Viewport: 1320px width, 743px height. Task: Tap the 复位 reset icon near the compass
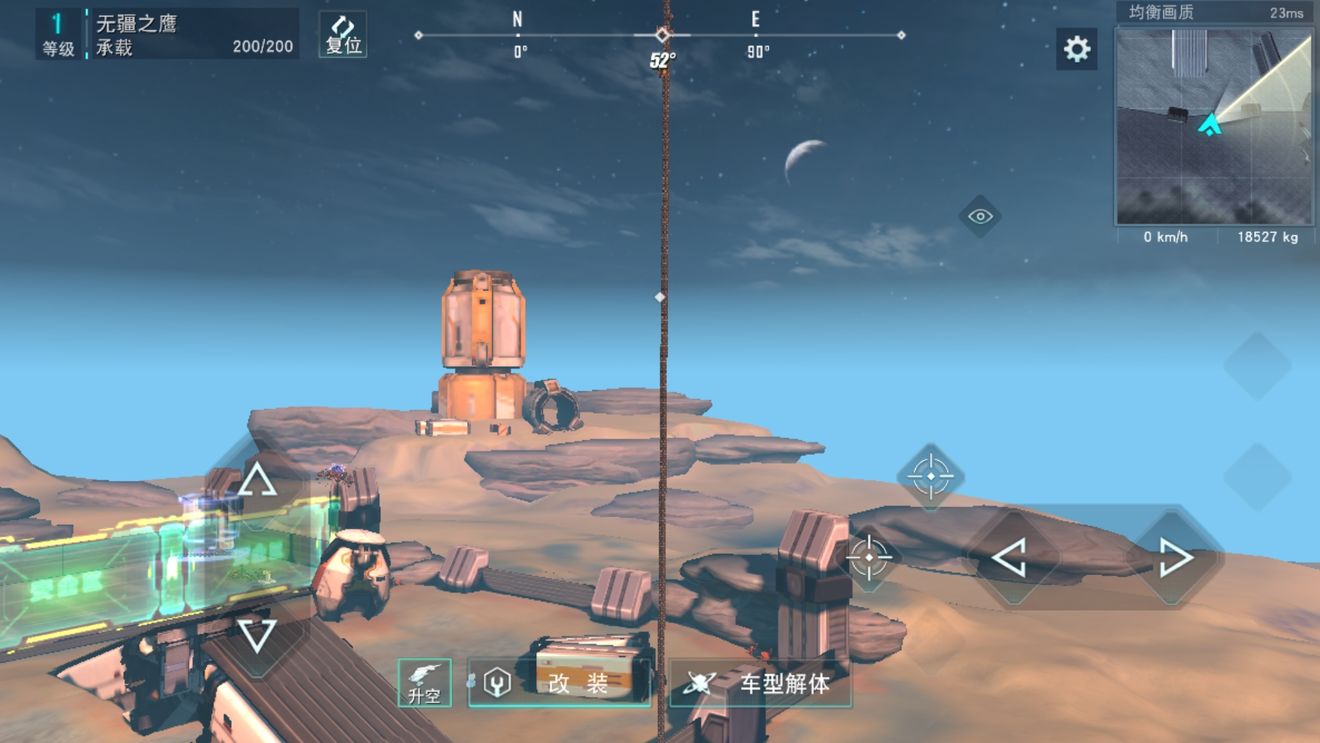point(343,34)
